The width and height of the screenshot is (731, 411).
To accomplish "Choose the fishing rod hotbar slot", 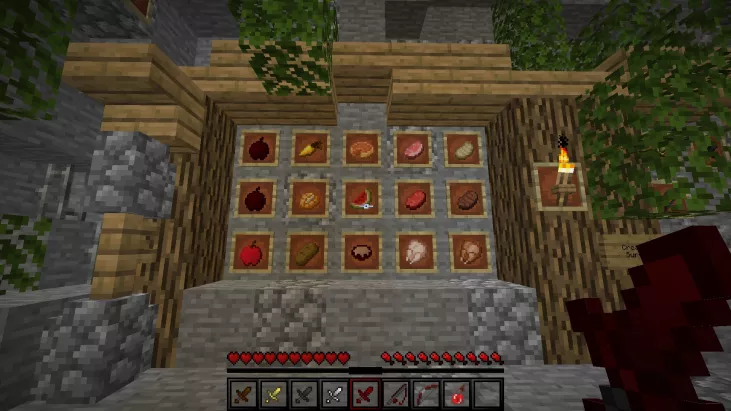I will (395, 394).
